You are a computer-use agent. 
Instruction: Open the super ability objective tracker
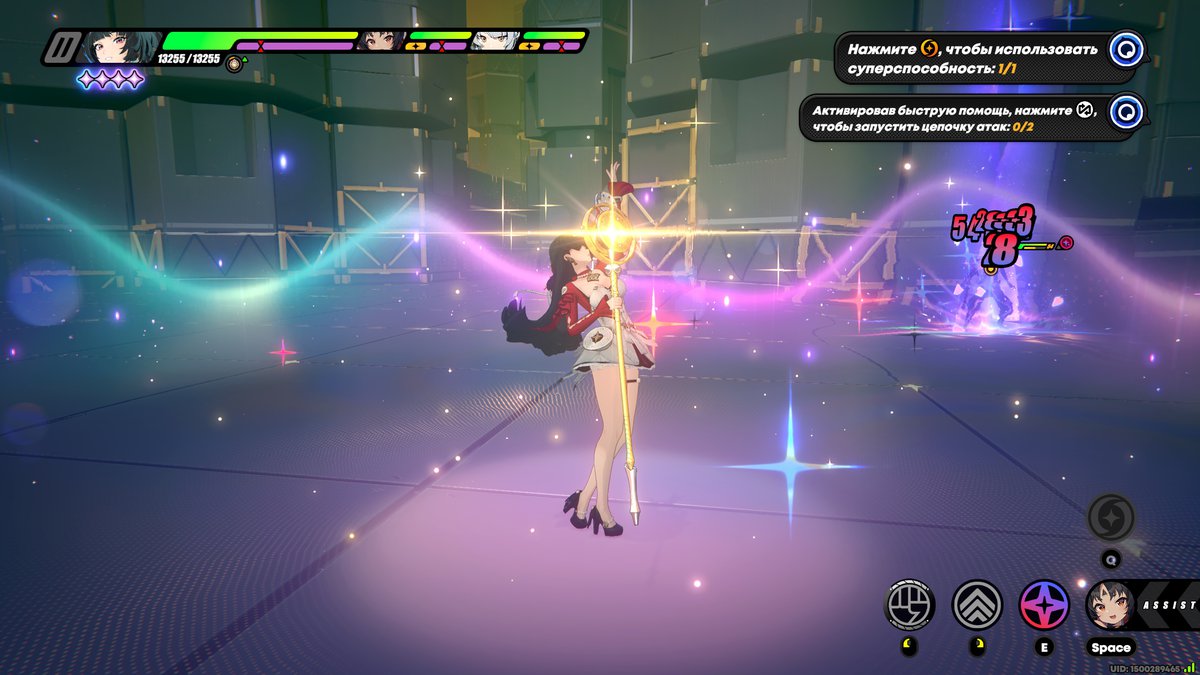(1128, 48)
